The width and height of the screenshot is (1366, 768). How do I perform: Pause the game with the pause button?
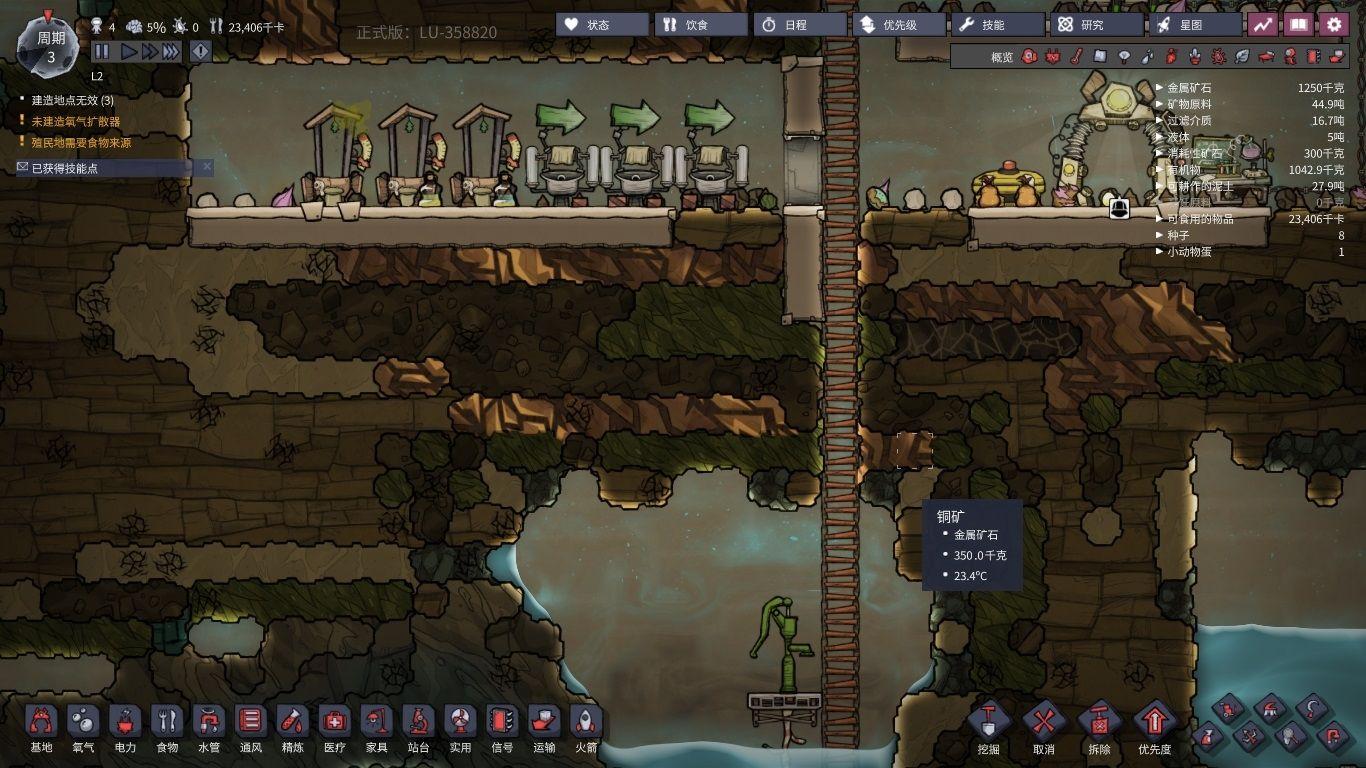101,51
